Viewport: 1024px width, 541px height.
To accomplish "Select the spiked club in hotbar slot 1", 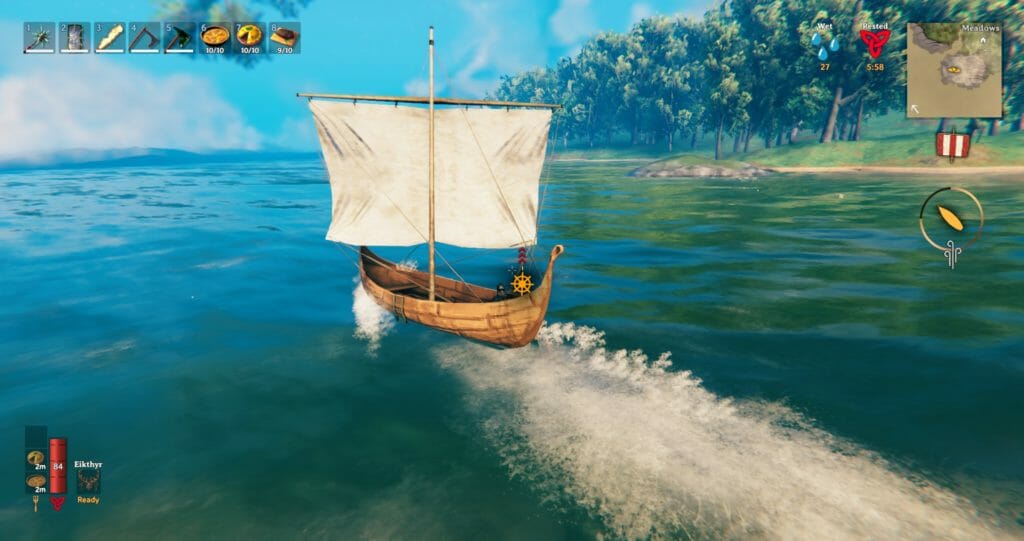I will tap(39, 38).
